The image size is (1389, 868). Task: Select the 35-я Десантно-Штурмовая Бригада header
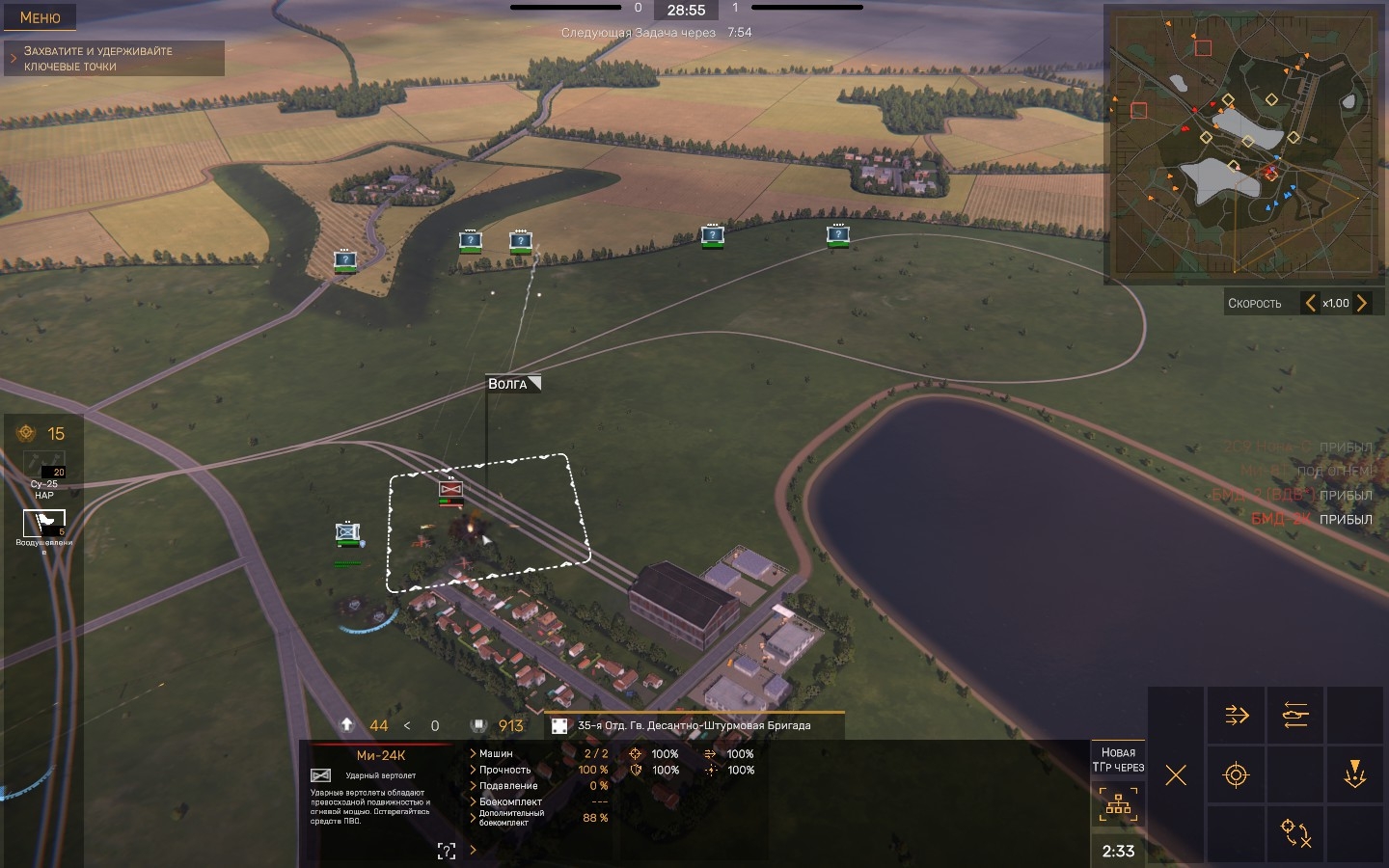tap(694, 725)
